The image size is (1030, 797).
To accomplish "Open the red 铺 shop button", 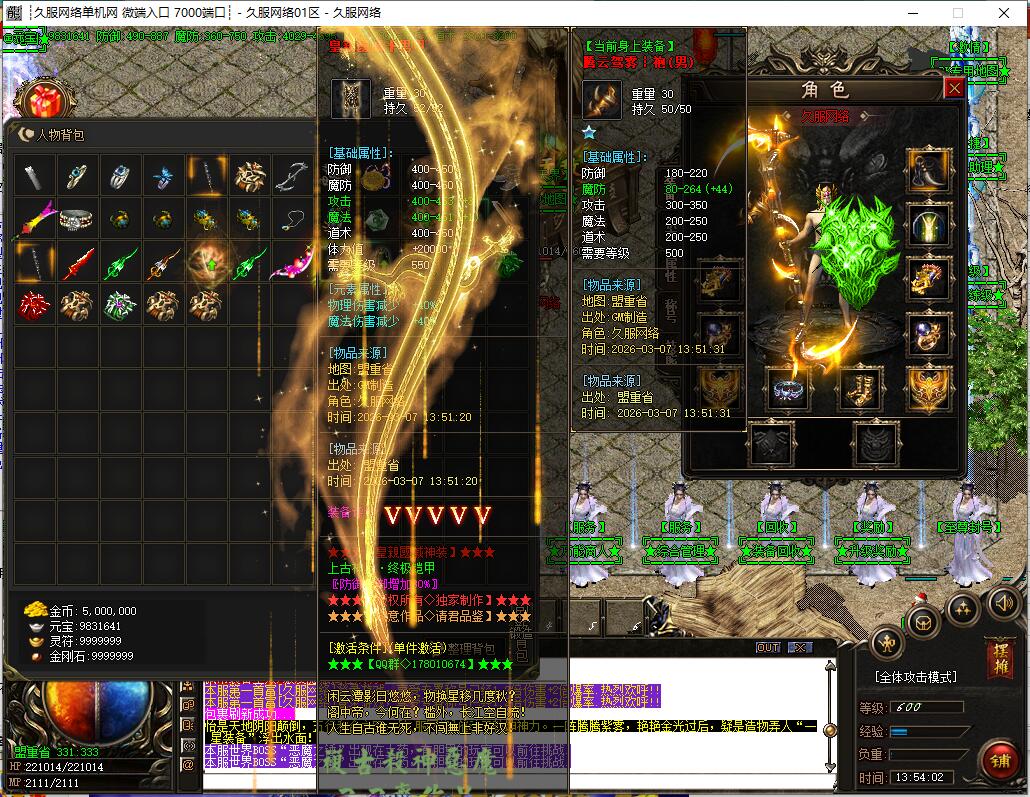I will pos(998,760).
